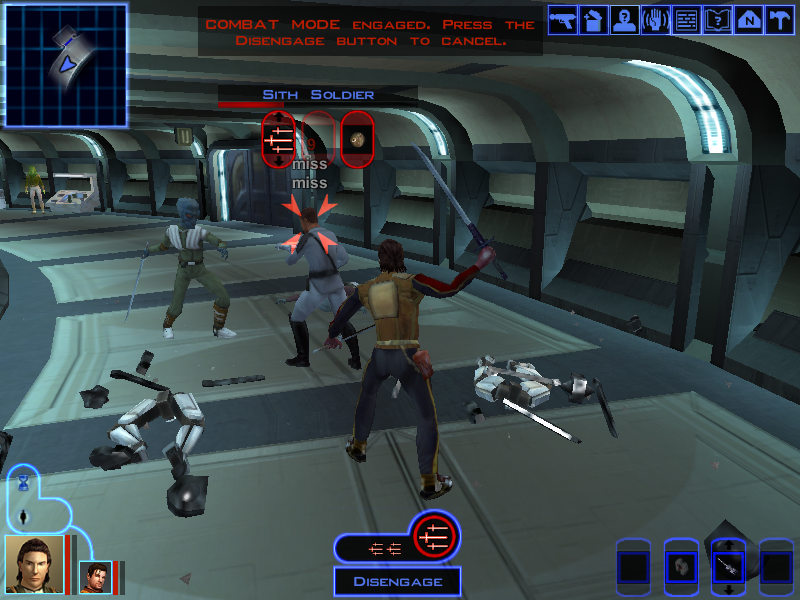Show the Messages log icon

[x=686, y=20]
